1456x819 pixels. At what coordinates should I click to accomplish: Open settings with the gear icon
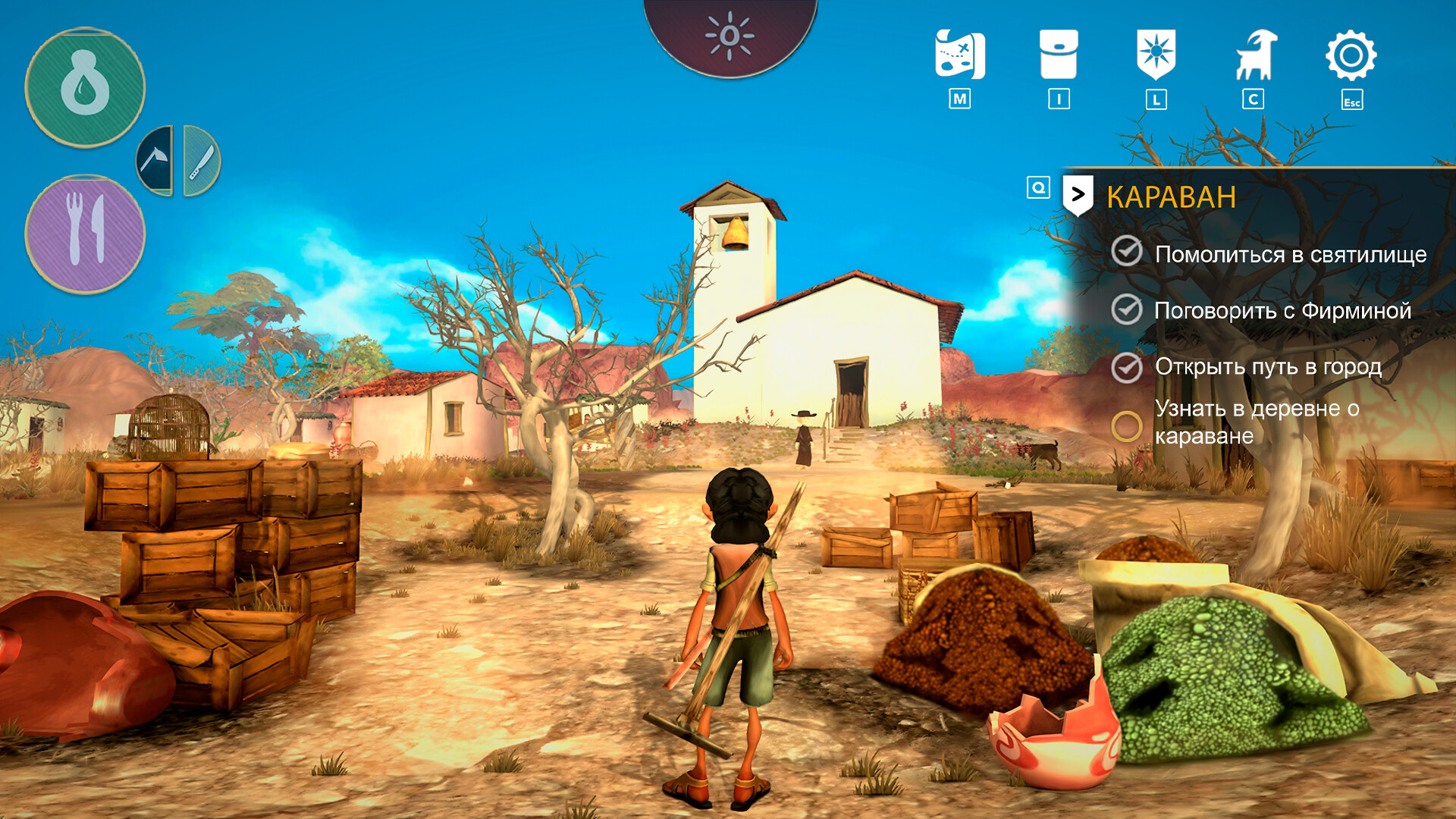pyautogui.click(x=1353, y=55)
